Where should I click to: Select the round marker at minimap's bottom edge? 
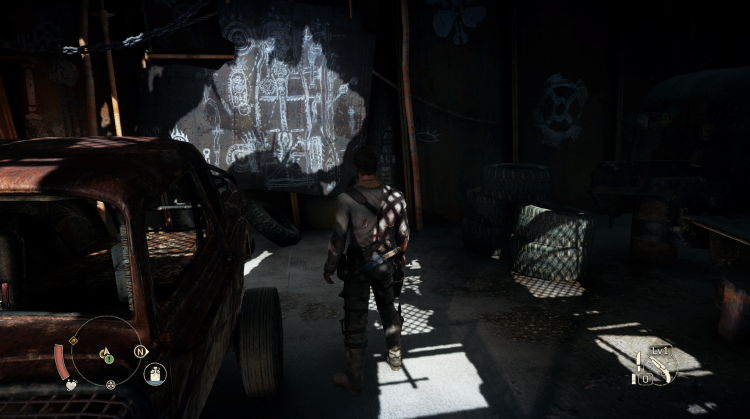[110, 384]
